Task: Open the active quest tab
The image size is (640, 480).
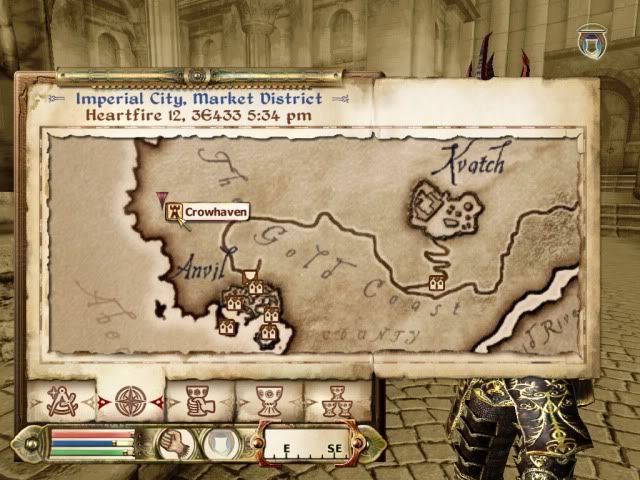Action: tap(197, 400)
